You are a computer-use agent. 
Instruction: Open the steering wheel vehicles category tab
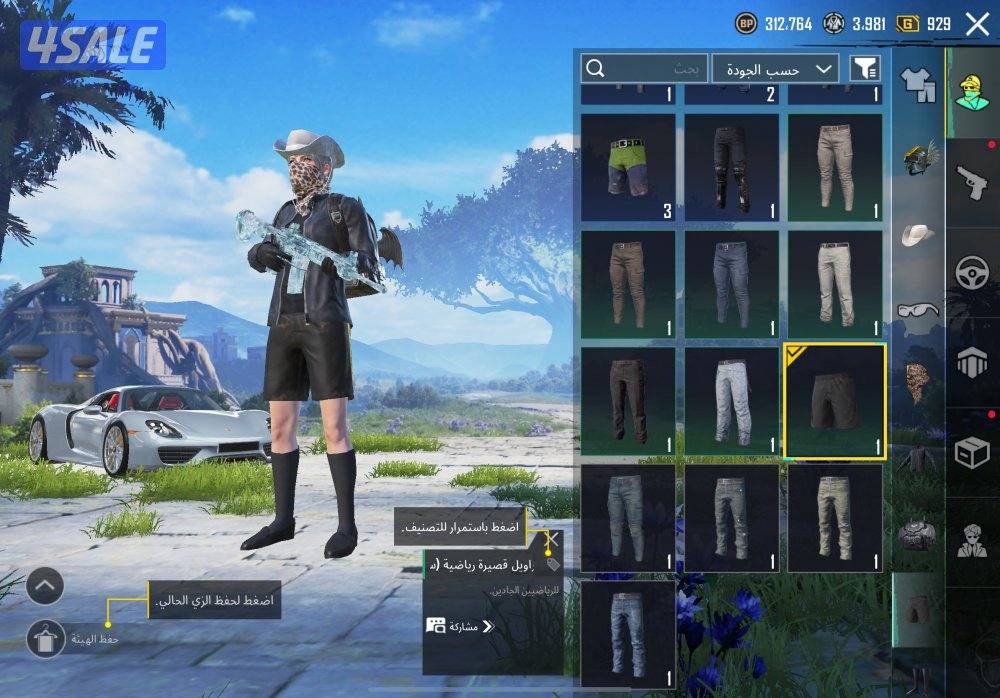pos(971,273)
